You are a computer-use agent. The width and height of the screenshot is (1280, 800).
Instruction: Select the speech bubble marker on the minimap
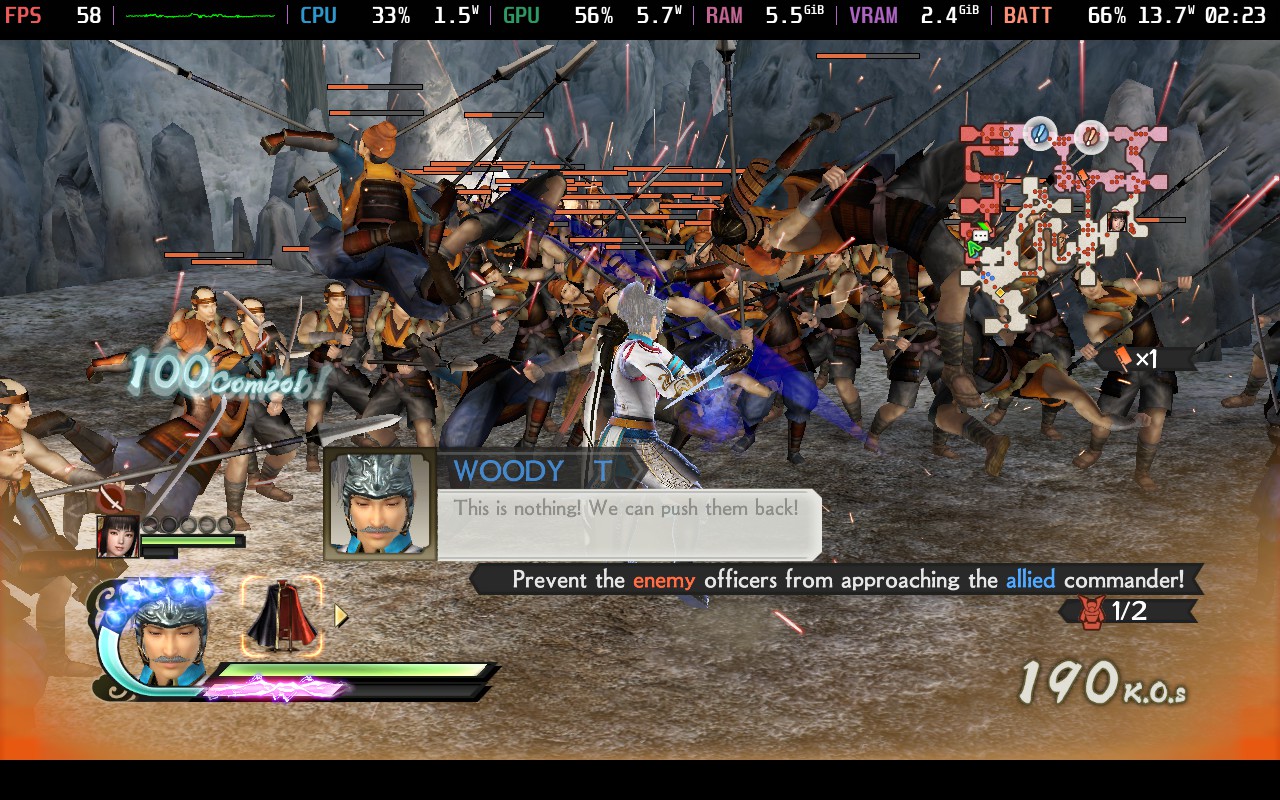pos(980,236)
